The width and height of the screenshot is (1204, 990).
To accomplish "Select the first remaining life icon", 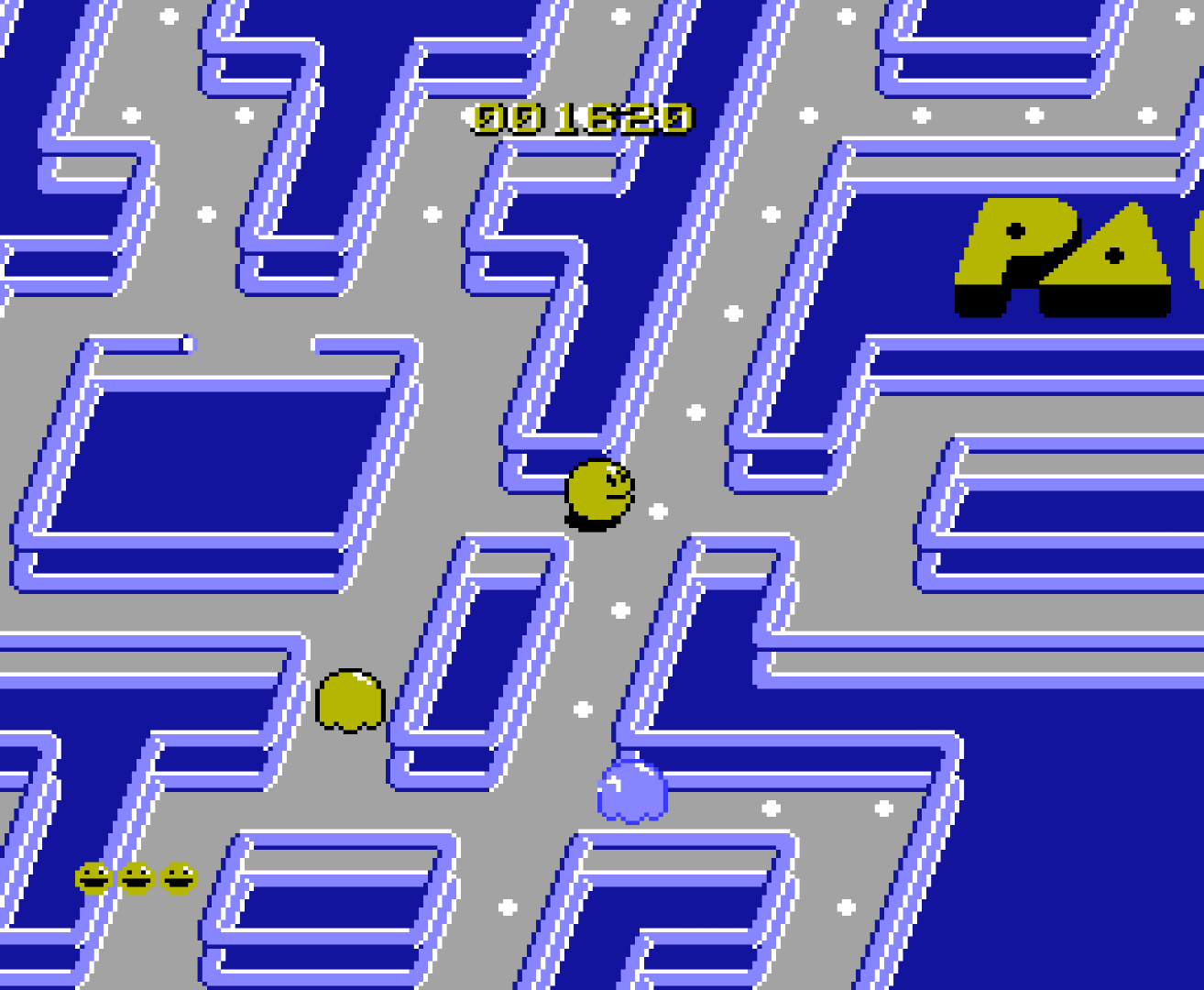I will tap(92, 877).
